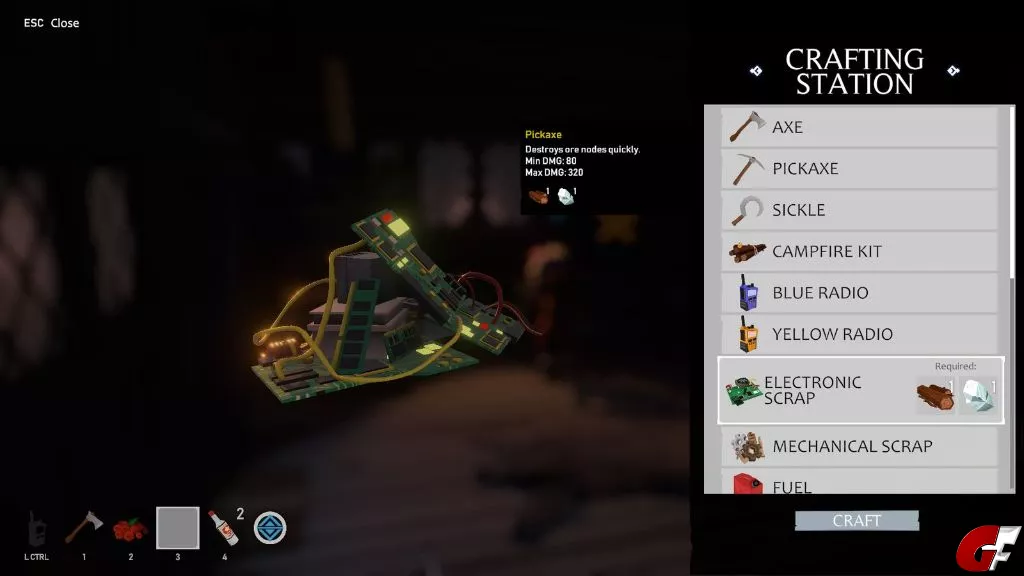
Task: Go to the next crafting station page
Action: pyautogui.click(x=953, y=71)
